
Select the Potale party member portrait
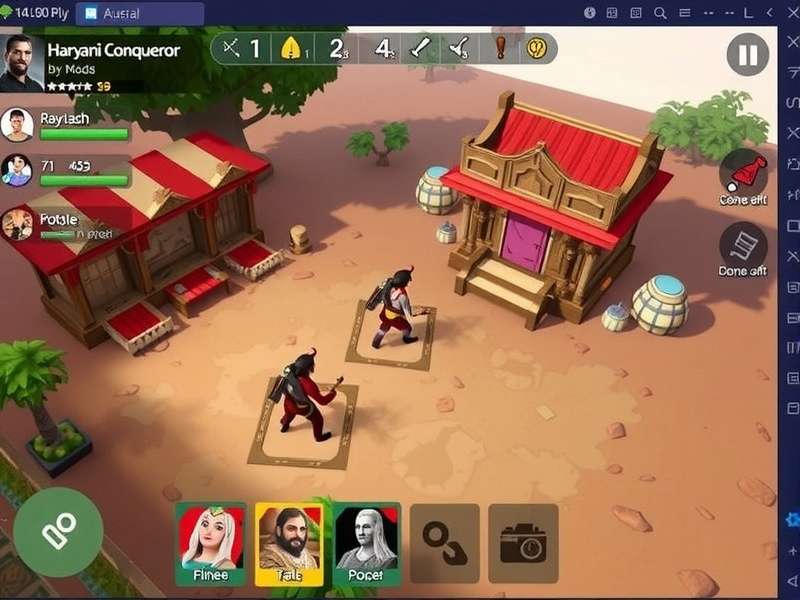[x=17, y=224]
